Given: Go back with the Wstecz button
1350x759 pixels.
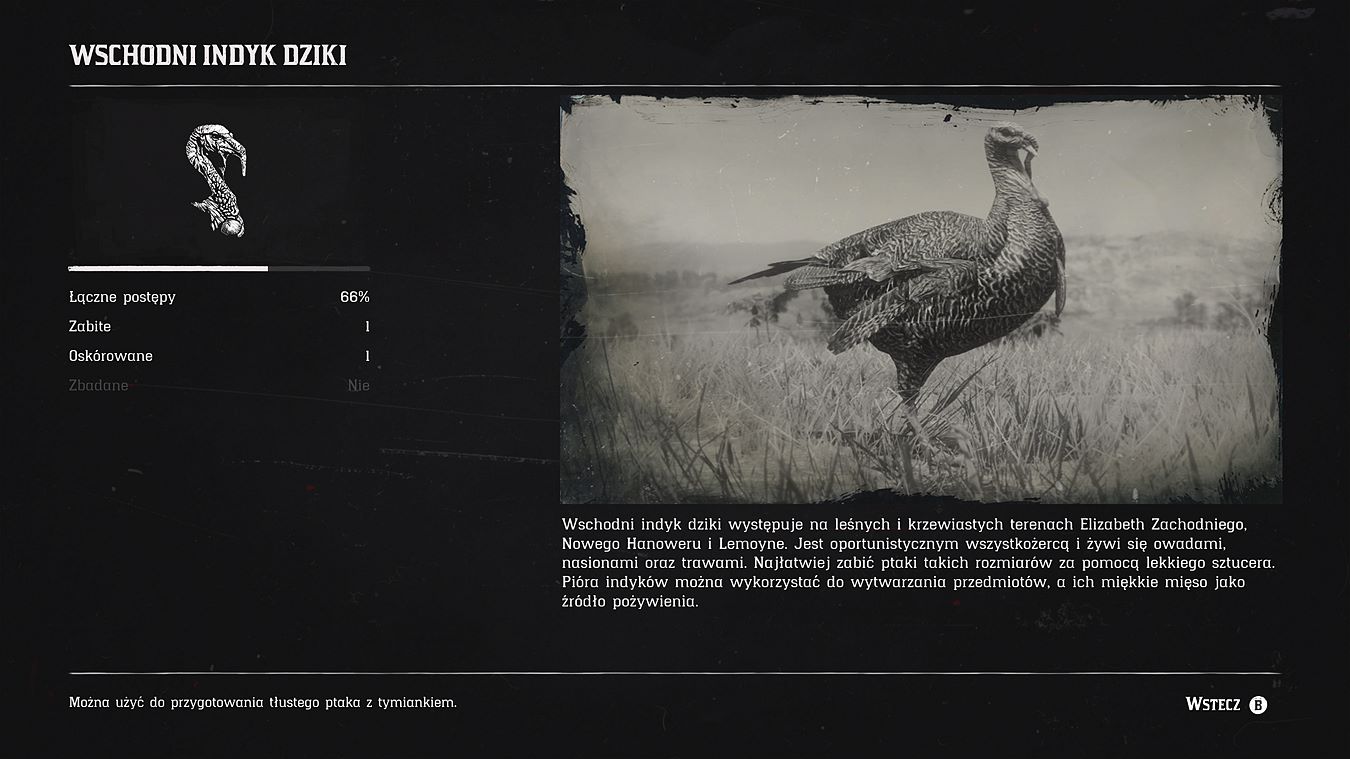Looking at the screenshot, I should click(x=1226, y=704).
